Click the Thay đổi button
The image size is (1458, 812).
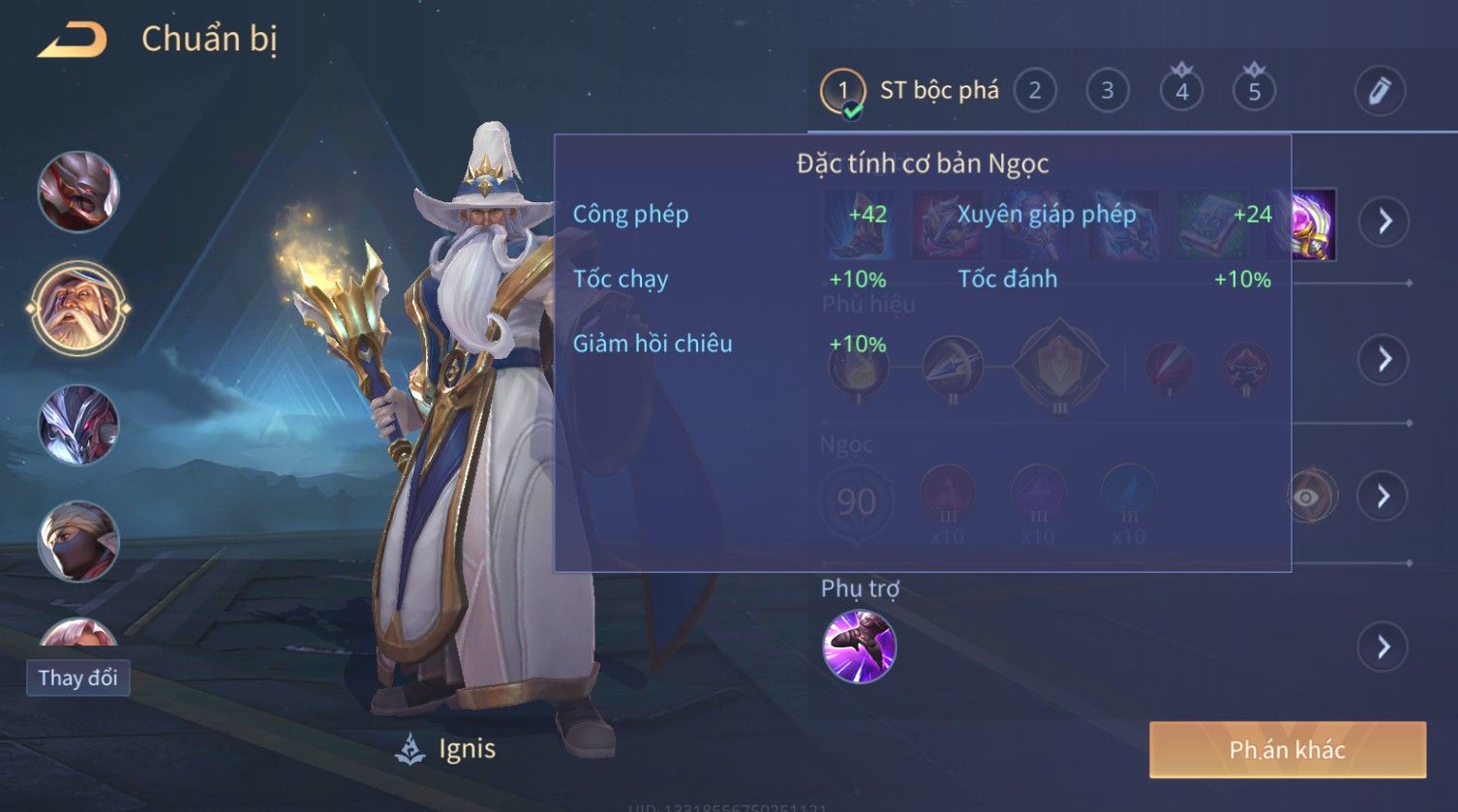[x=77, y=677]
